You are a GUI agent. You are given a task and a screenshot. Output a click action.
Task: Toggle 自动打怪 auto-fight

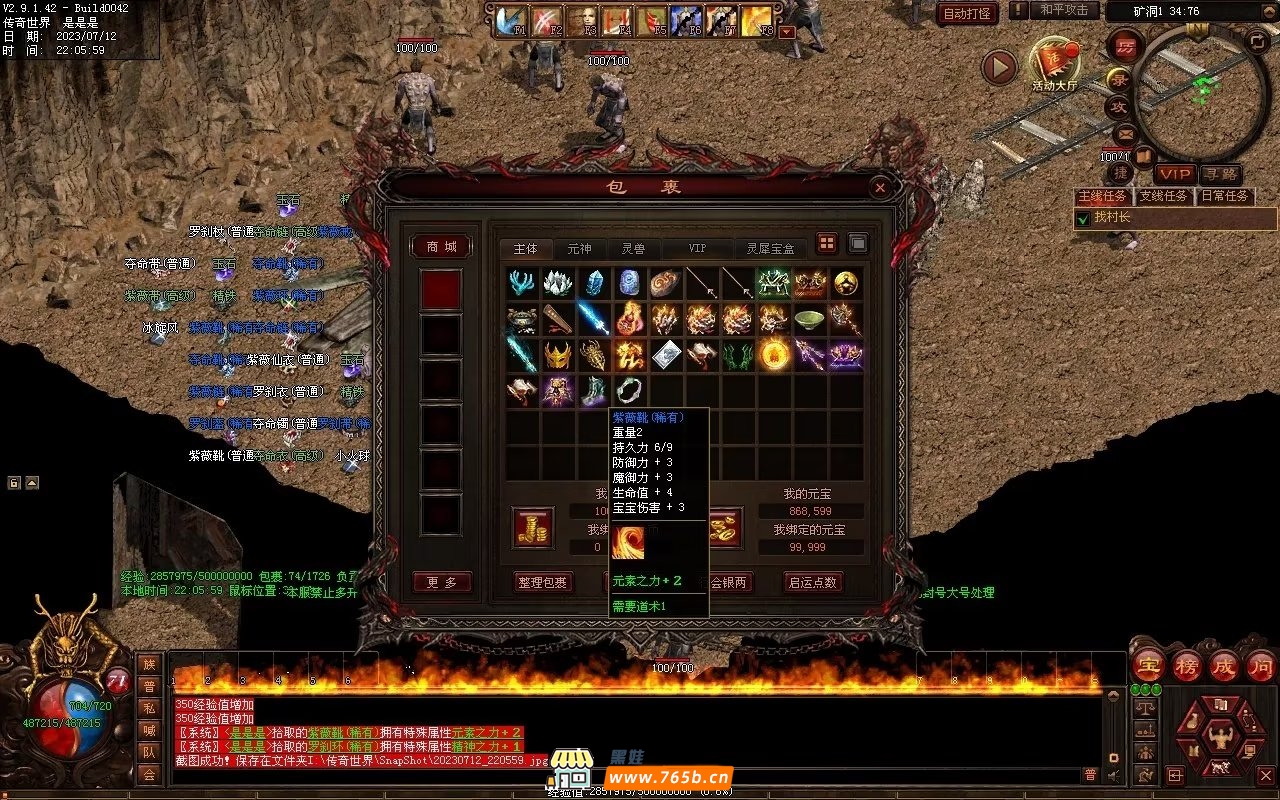[967, 13]
